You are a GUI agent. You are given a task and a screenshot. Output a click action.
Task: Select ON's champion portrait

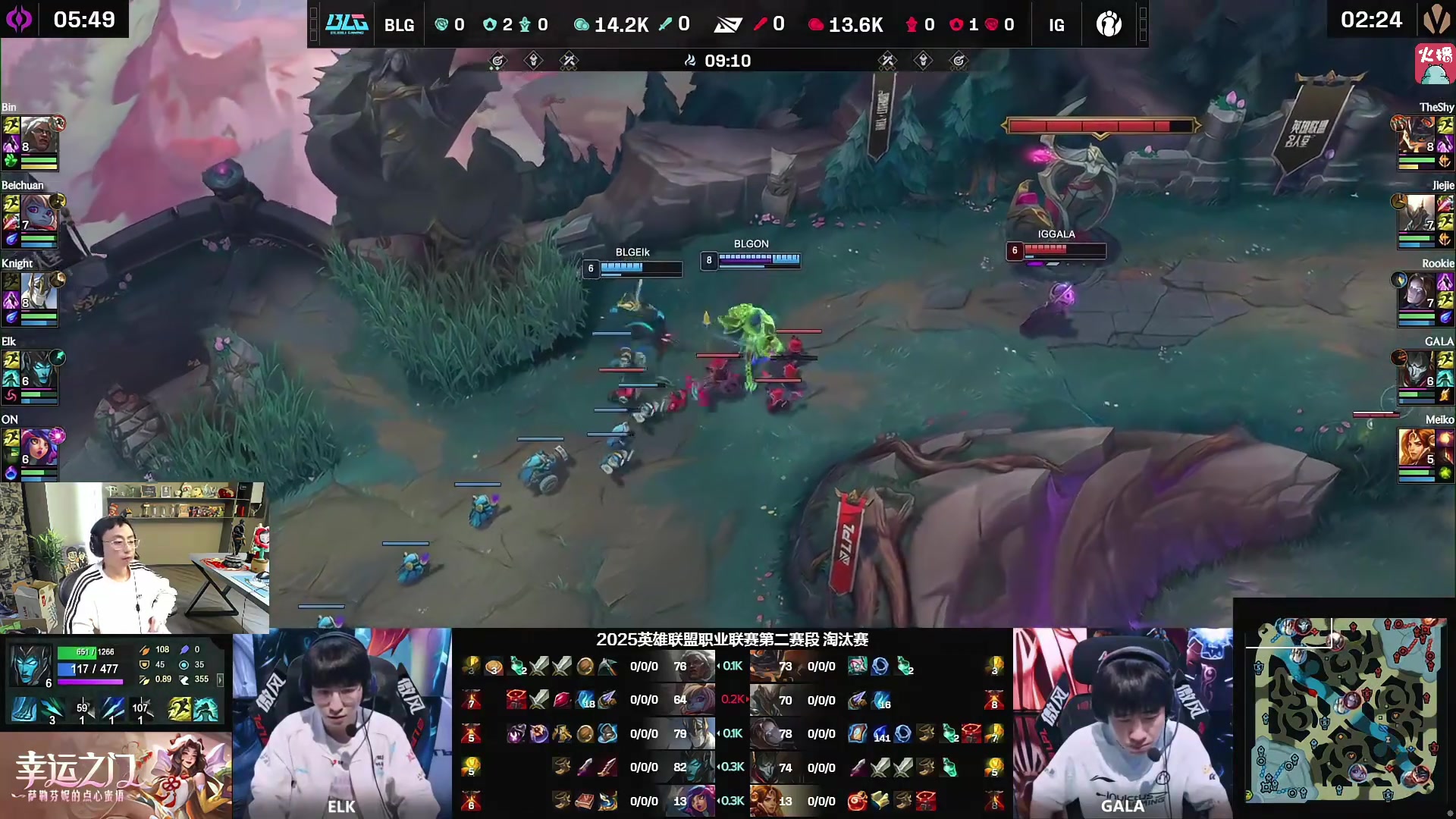click(x=36, y=447)
